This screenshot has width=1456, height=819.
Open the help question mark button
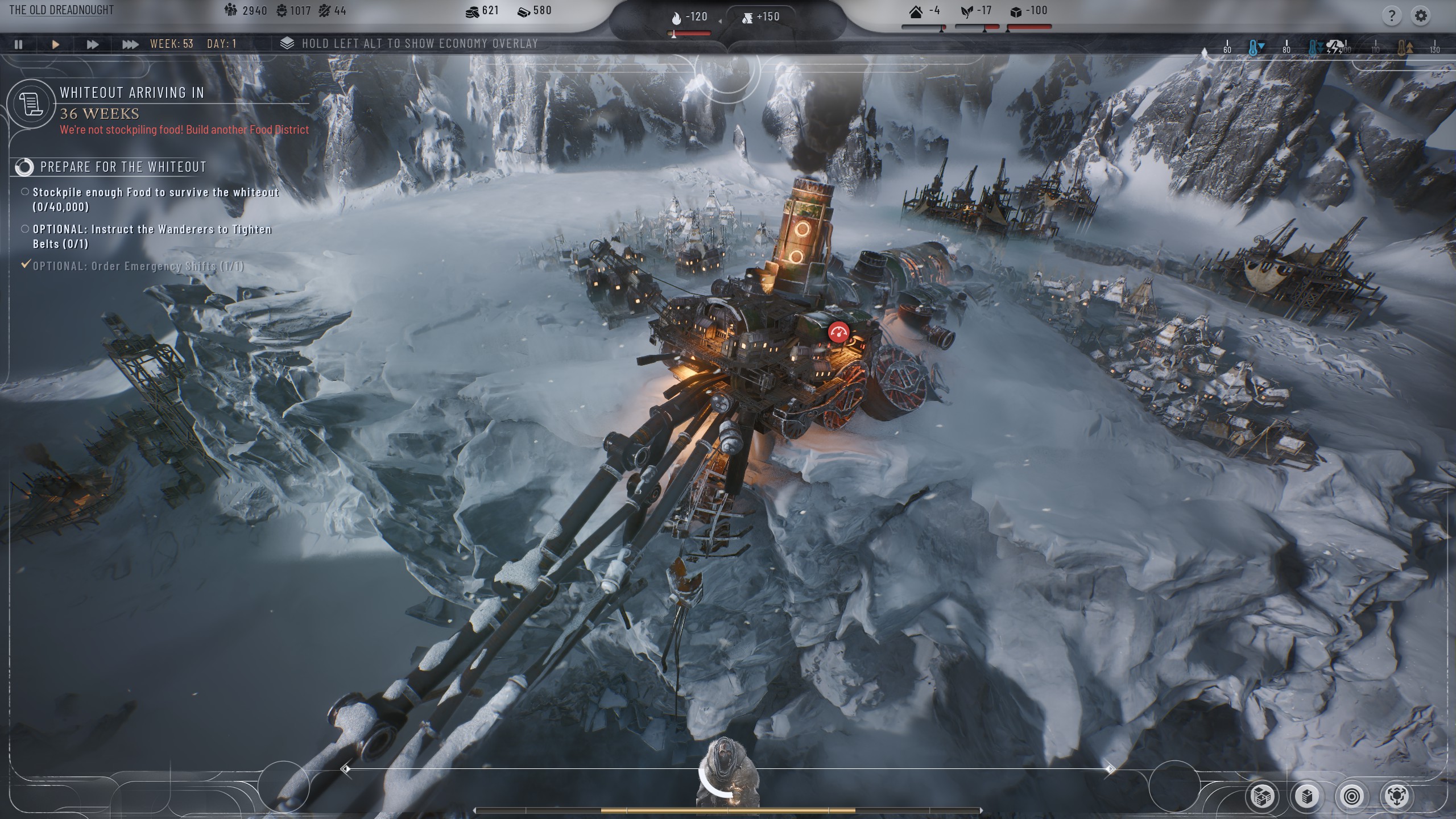point(1391,16)
